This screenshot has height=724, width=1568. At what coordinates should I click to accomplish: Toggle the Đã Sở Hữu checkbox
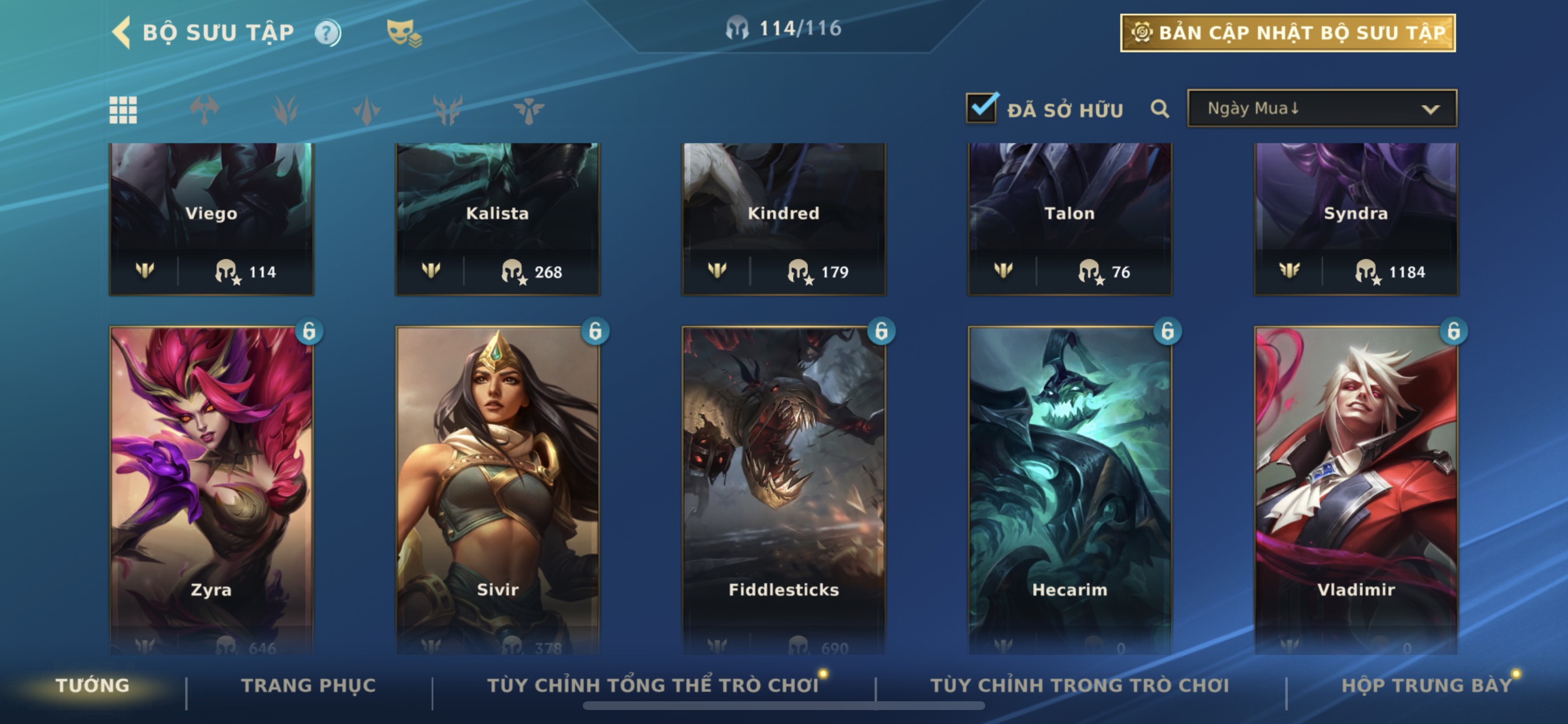tap(981, 109)
